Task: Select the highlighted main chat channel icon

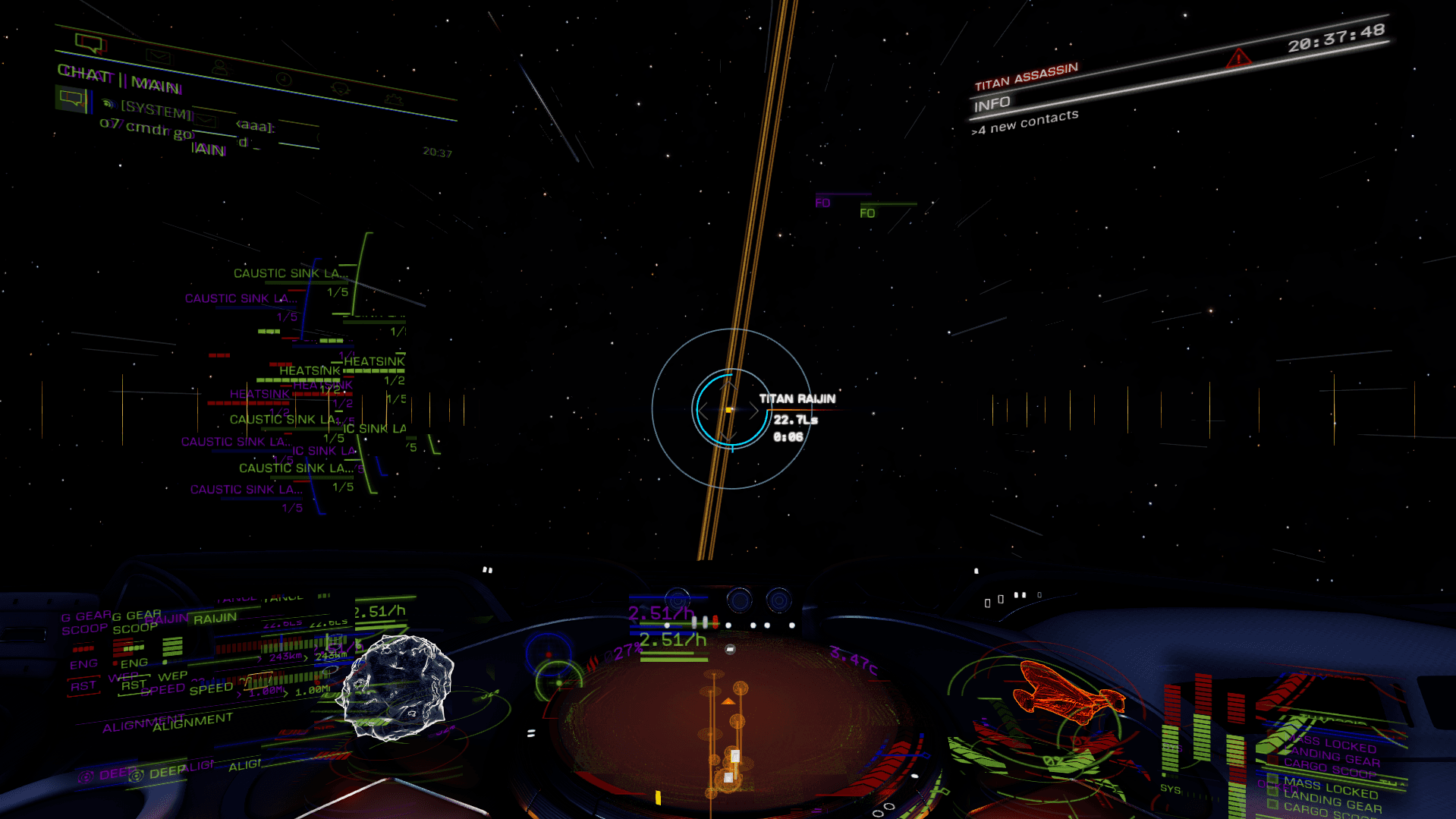Action: [71, 98]
